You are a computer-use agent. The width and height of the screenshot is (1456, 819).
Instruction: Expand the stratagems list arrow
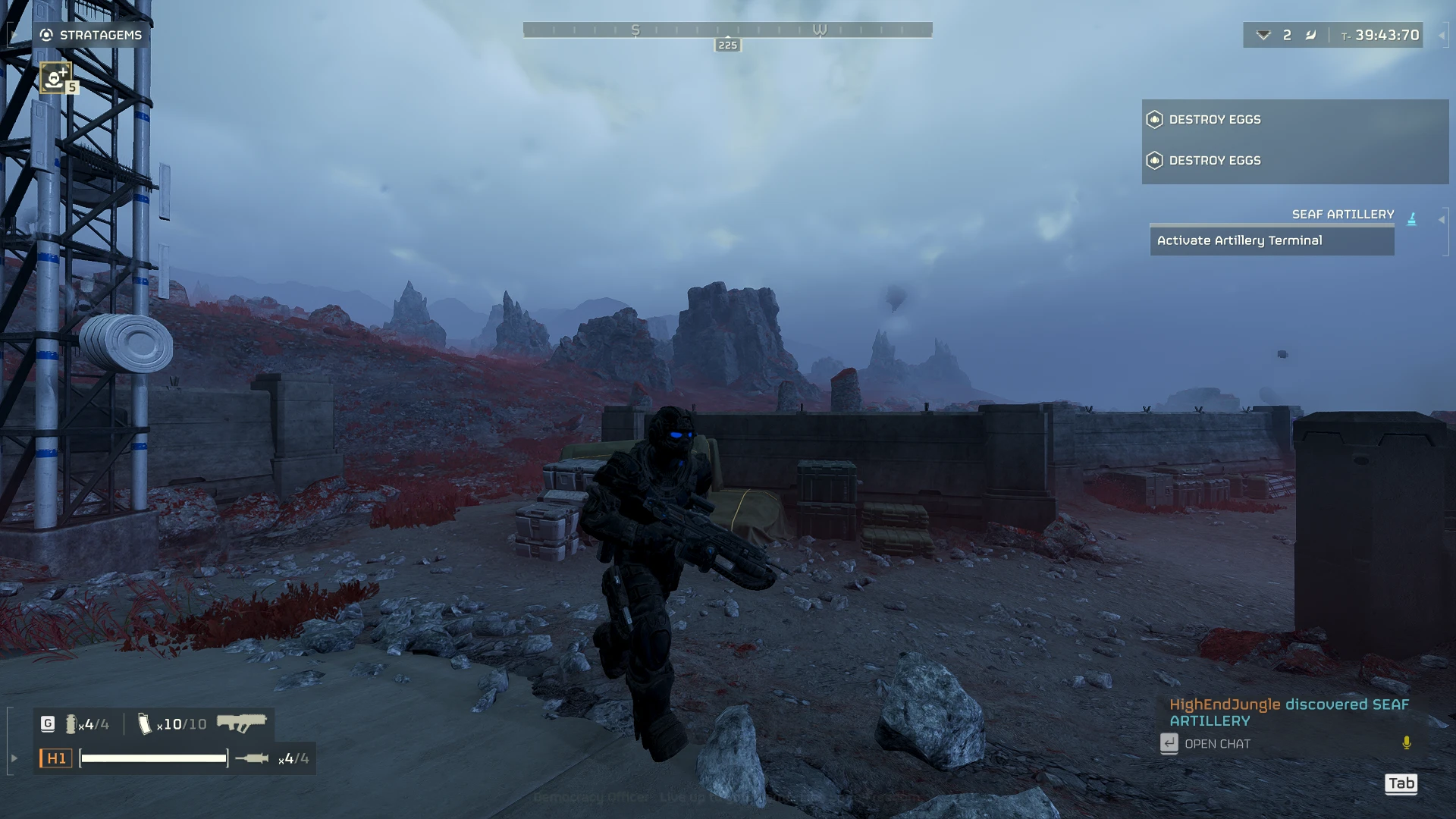click(14, 35)
